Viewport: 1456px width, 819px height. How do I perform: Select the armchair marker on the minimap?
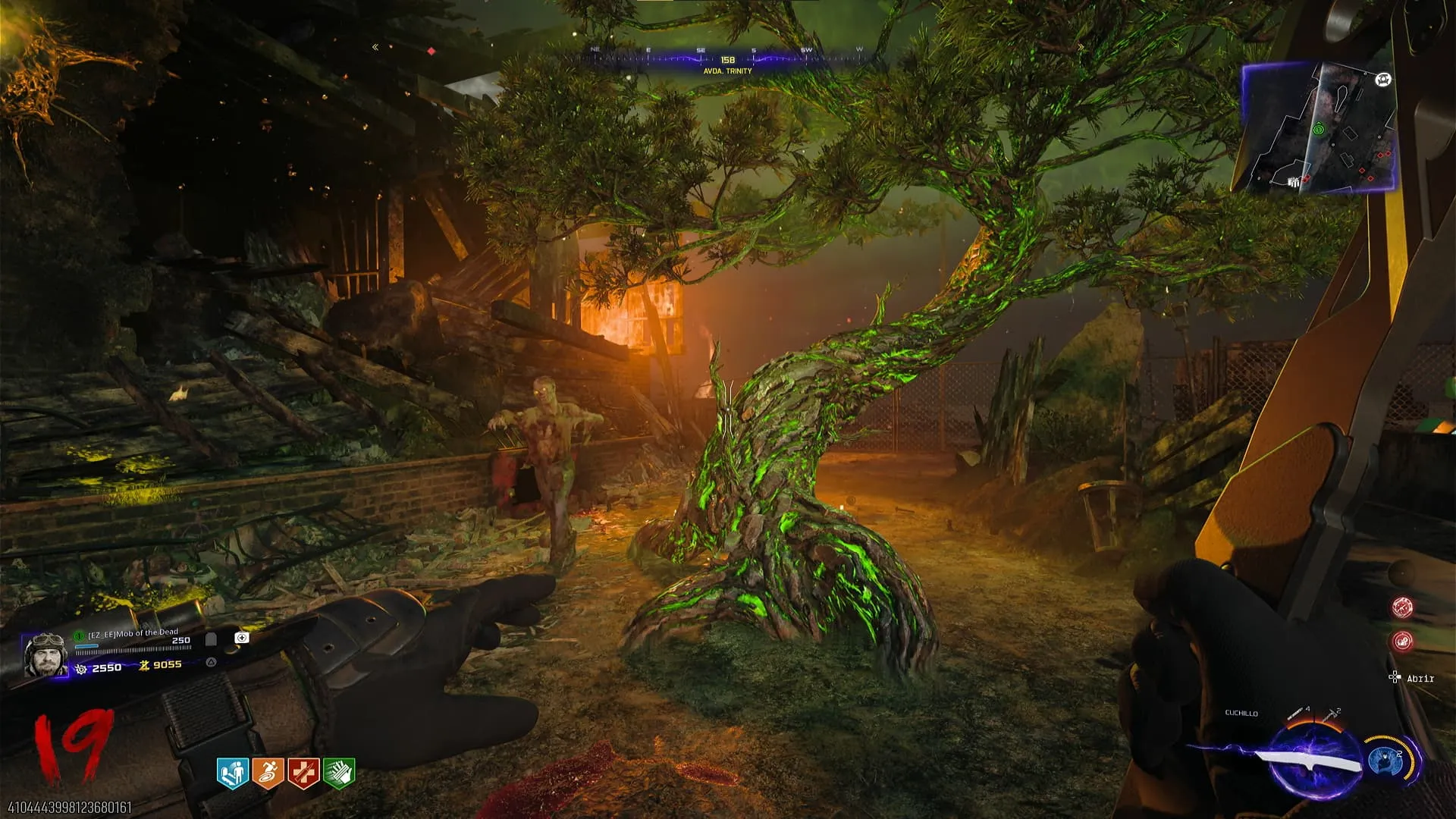tap(1383, 80)
